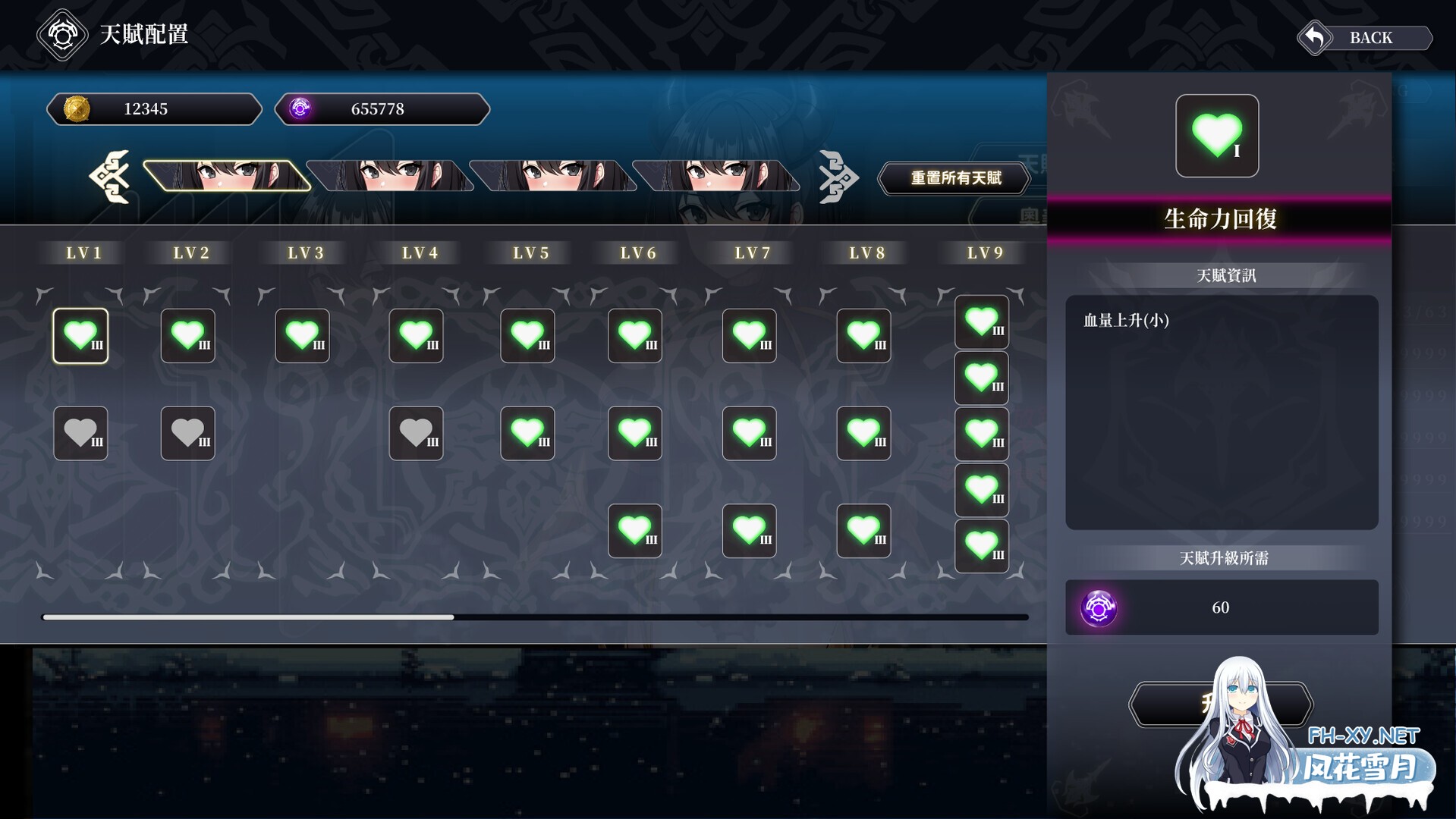
Task: Select the green heart talent in LV1 column
Action: (x=80, y=335)
